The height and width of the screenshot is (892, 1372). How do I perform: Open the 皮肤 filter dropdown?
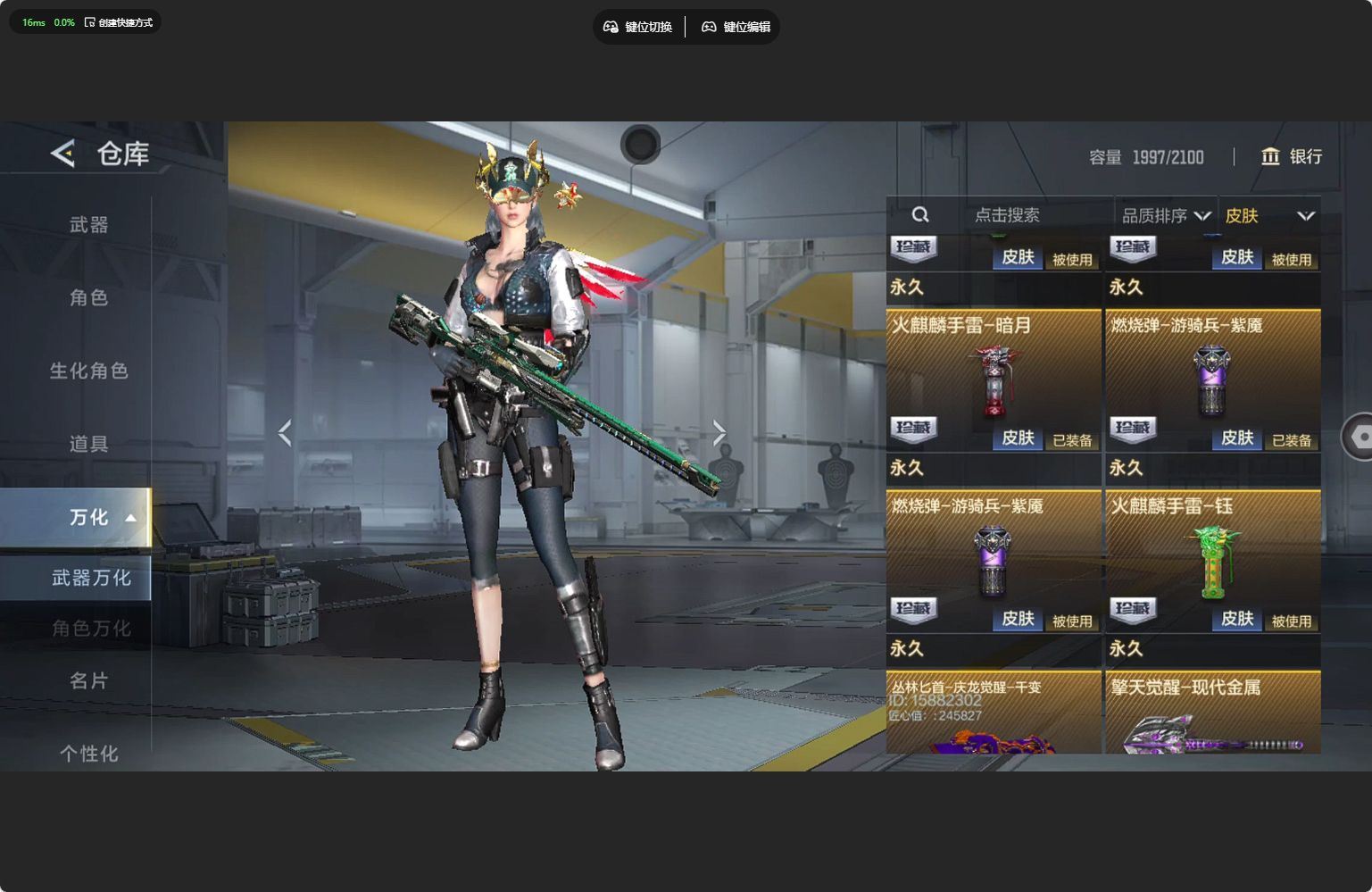pyautogui.click(x=1268, y=216)
